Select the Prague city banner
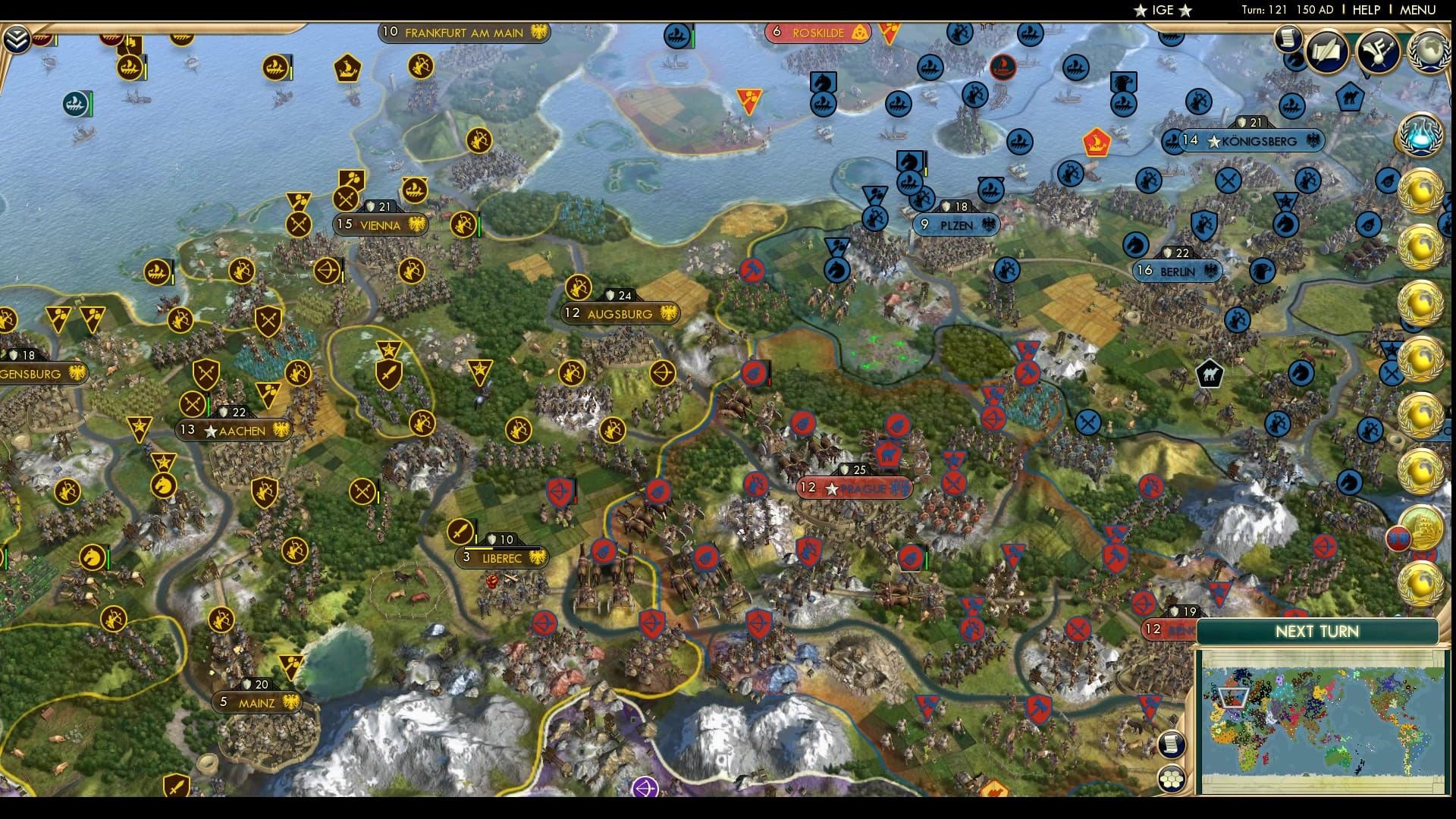Screen dimensions: 1456x819 855,488
